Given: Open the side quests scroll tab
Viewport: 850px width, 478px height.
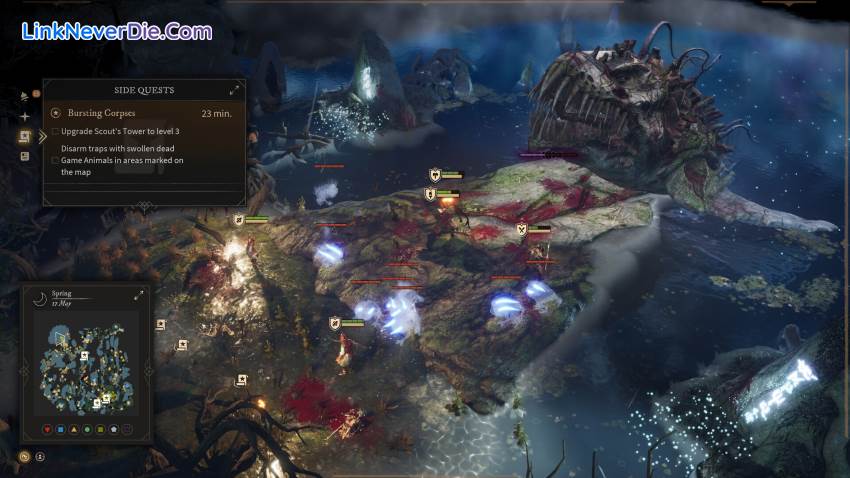Looking at the screenshot, I should coord(25,136).
